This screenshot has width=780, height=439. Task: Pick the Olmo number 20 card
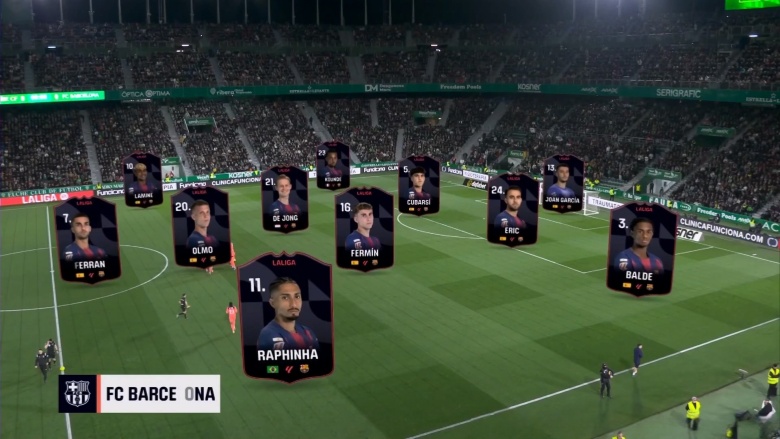(x=200, y=227)
